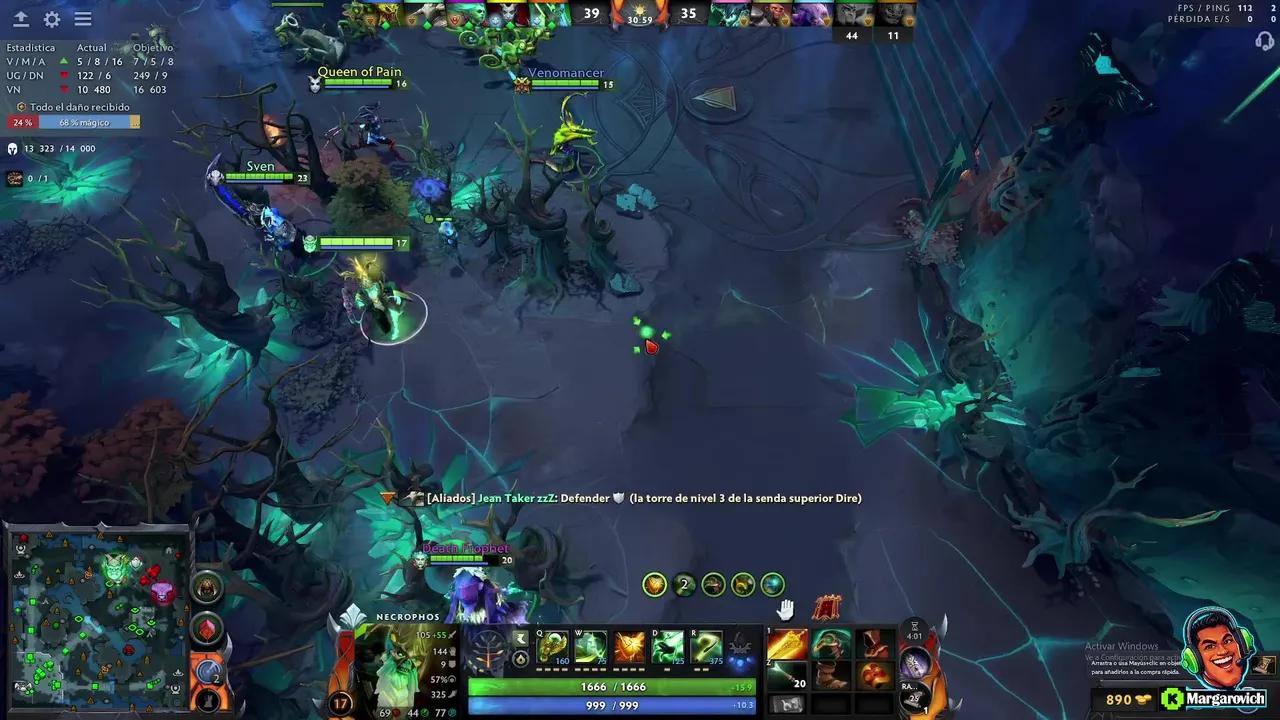This screenshot has width=1280, height=720.
Task: Click Venomancer's name label on screen
Action: pyautogui.click(x=566, y=72)
